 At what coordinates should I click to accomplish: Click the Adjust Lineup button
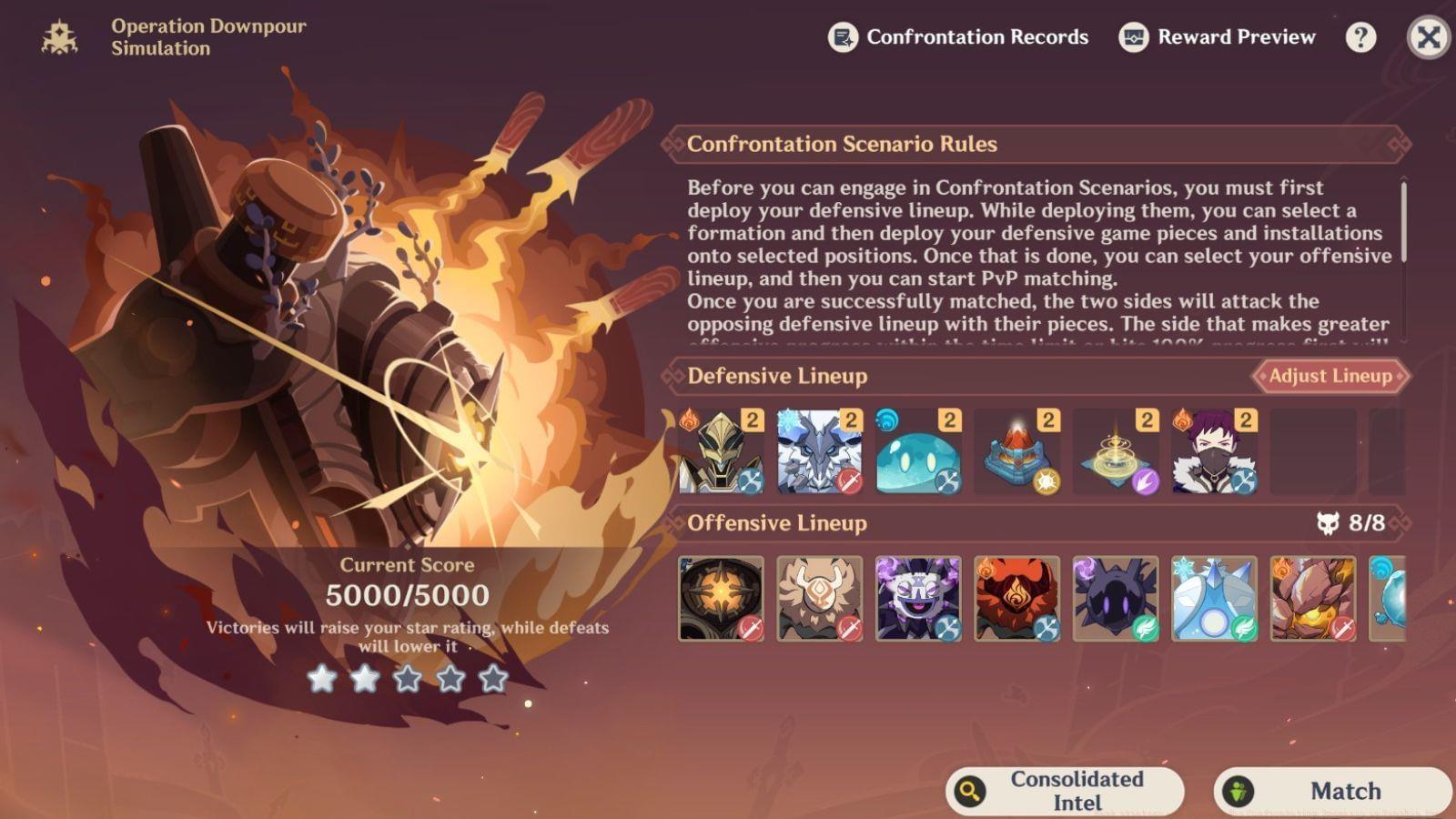(1330, 376)
